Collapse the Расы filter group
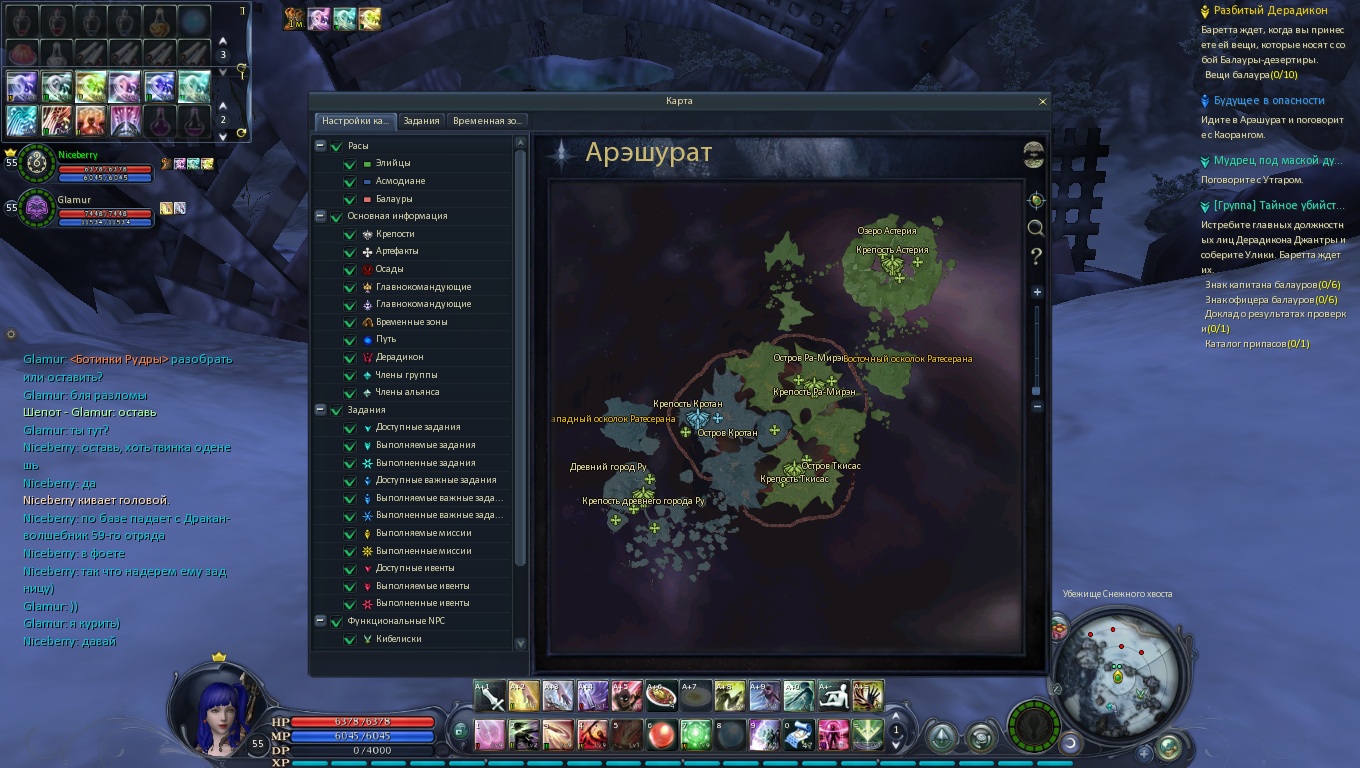The image size is (1360, 768). point(320,146)
